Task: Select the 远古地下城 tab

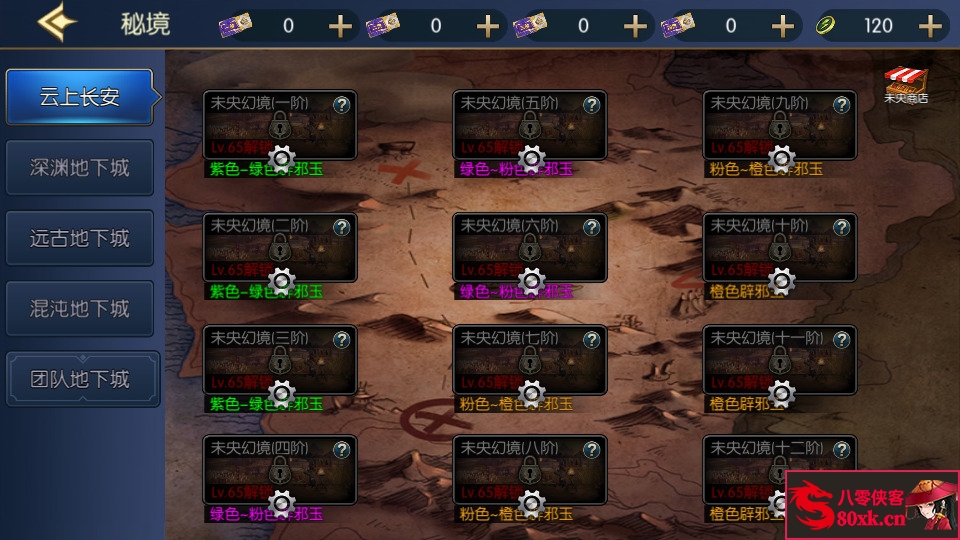Action: pos(80,238)
